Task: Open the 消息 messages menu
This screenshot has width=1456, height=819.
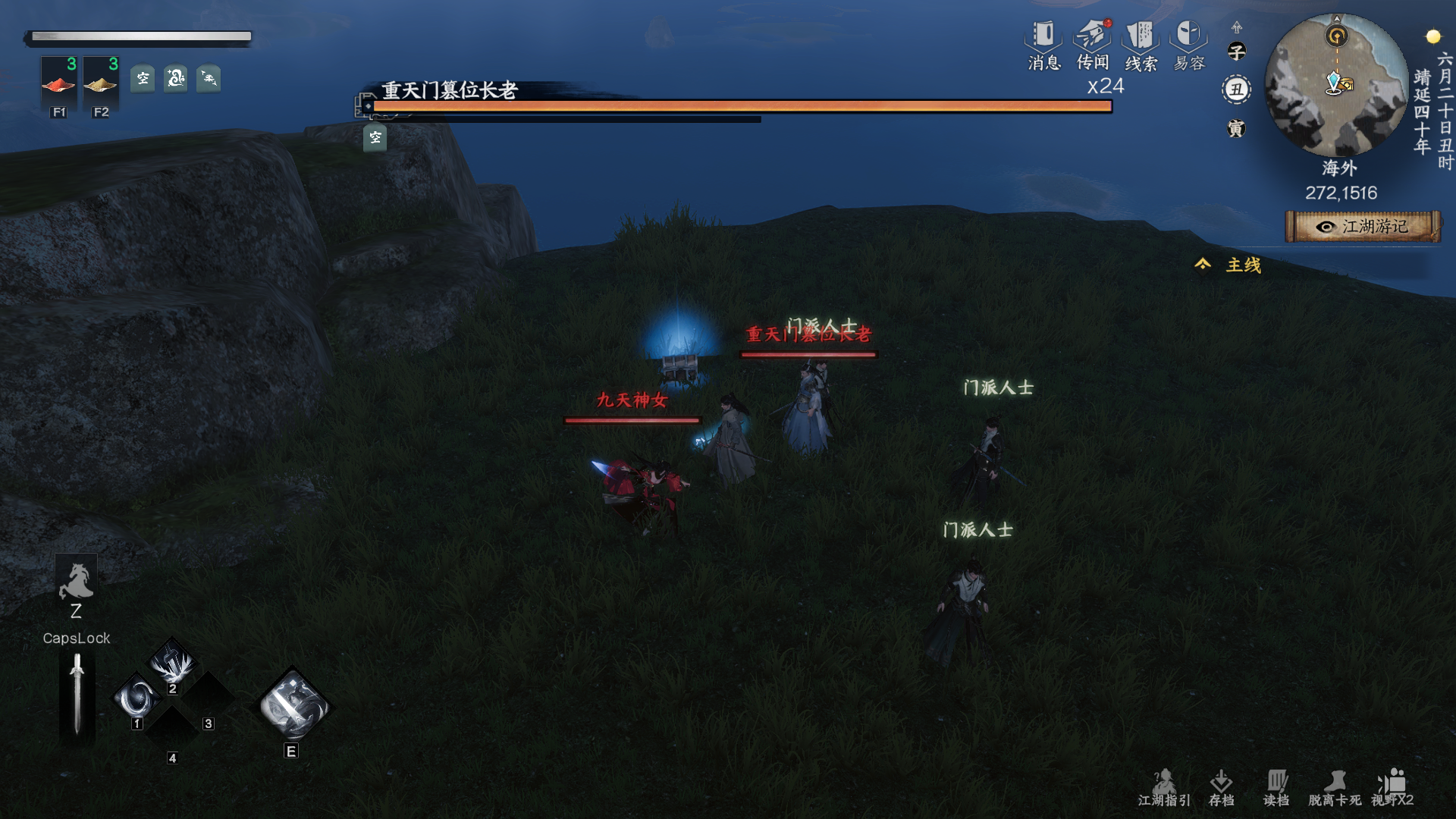Action: point(1043,45)
